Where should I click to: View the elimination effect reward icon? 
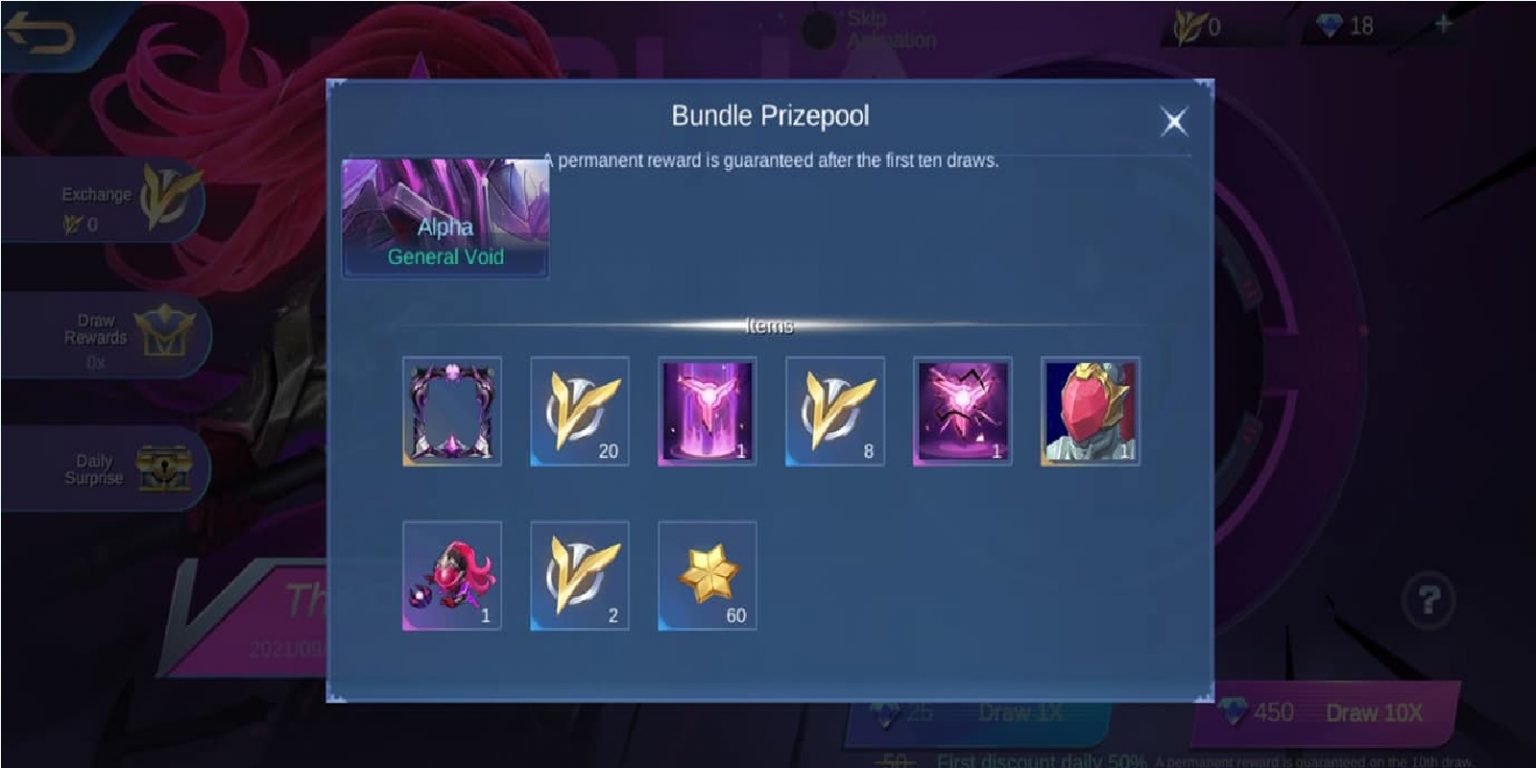[962, 412]
